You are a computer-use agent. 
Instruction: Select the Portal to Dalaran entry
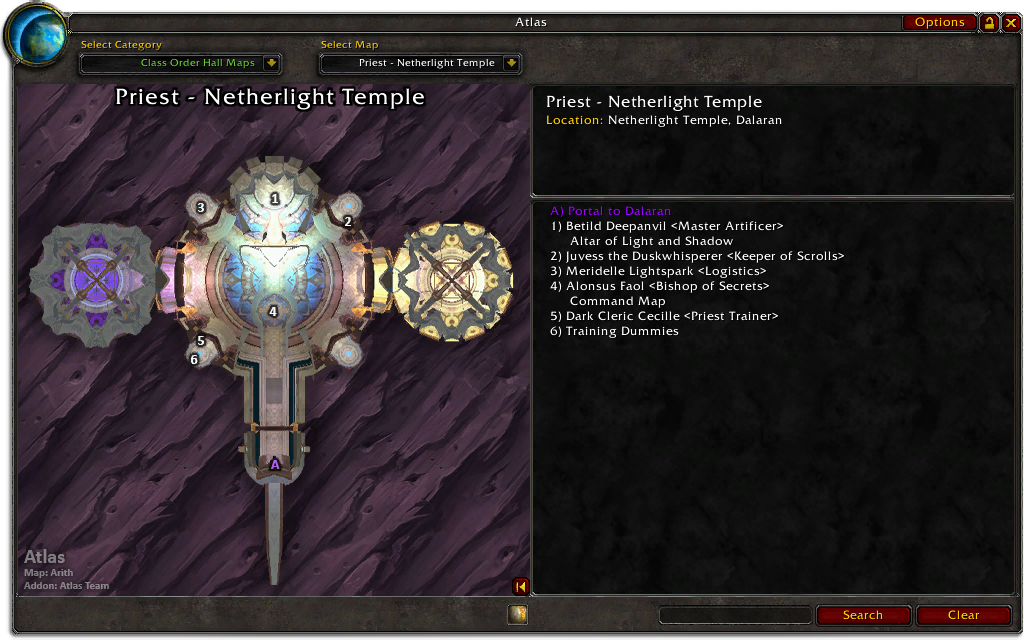(x=610, y=211)
